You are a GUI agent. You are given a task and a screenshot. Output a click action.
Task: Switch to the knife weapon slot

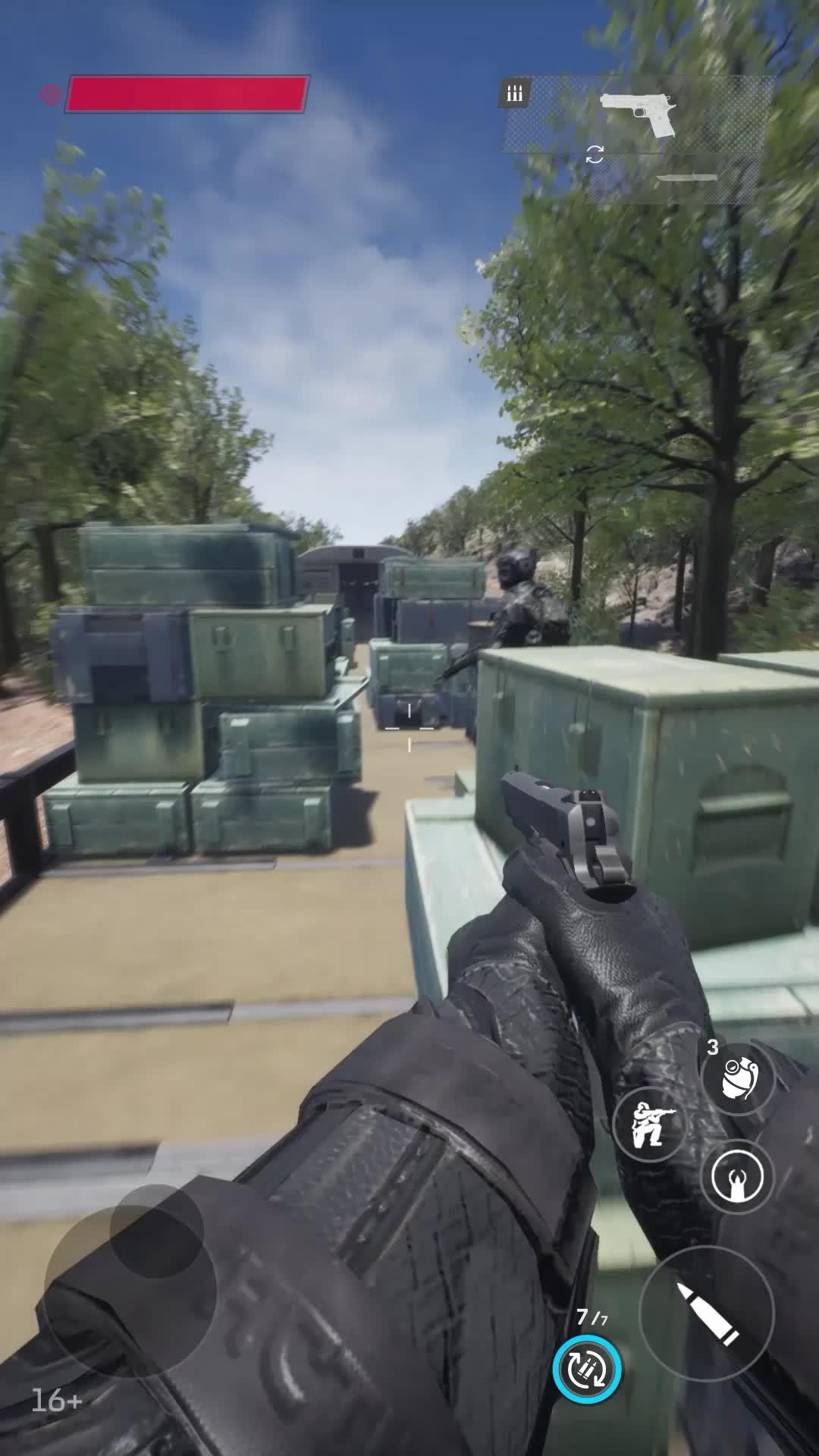tap(686, 179)
